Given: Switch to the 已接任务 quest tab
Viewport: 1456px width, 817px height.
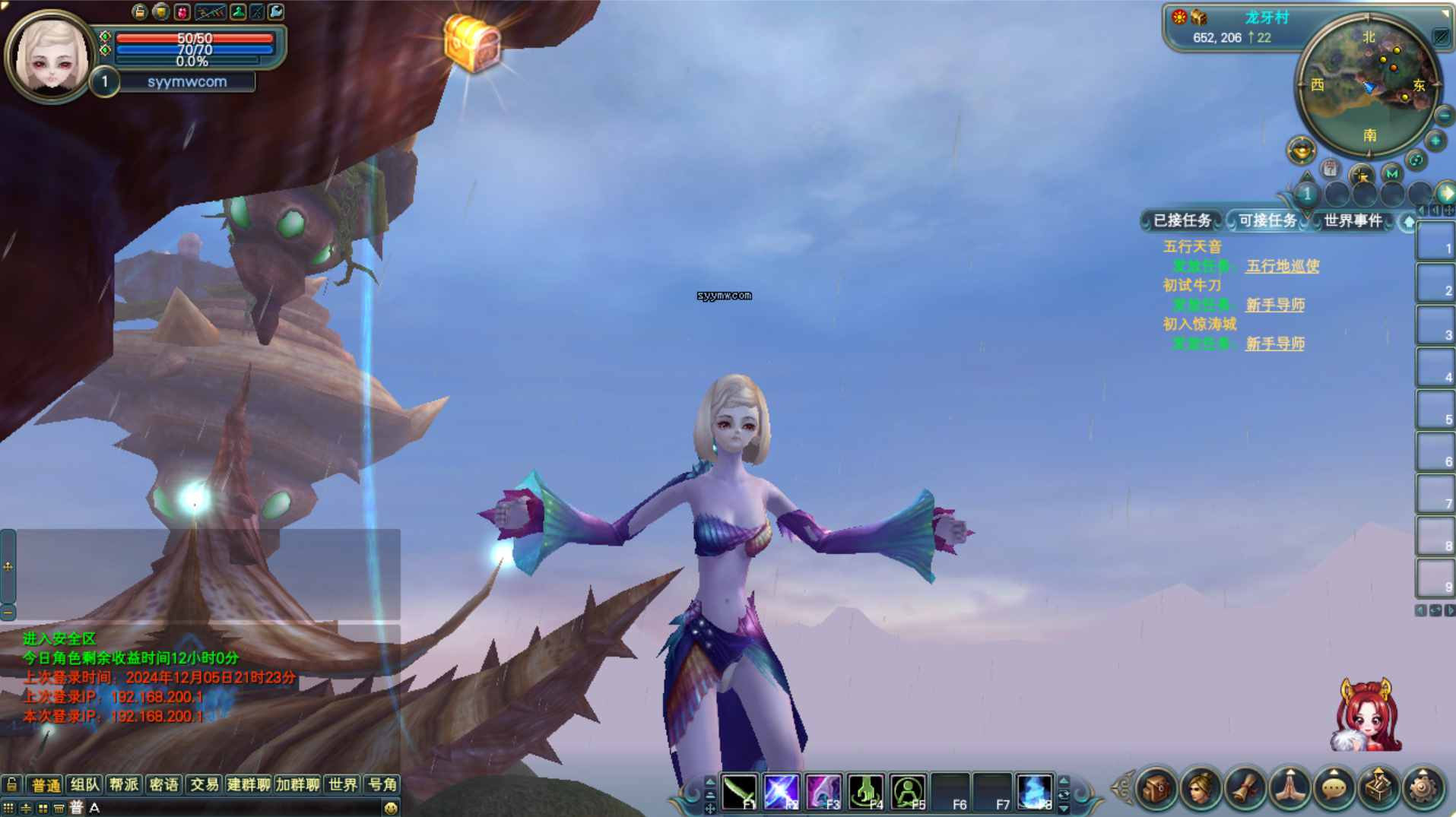Looking at the screenshot, I should (1182, 220).
